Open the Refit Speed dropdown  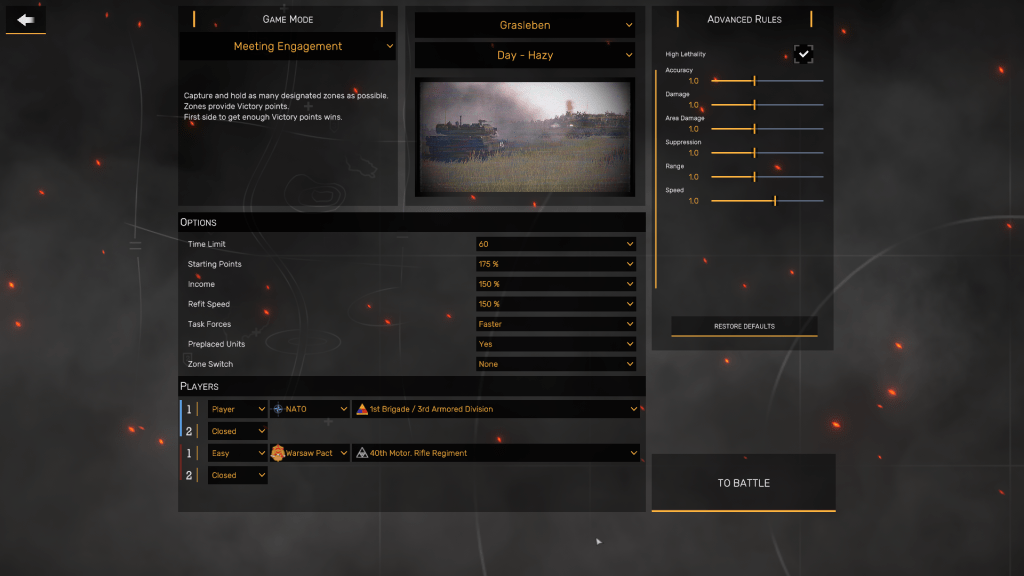556,304
